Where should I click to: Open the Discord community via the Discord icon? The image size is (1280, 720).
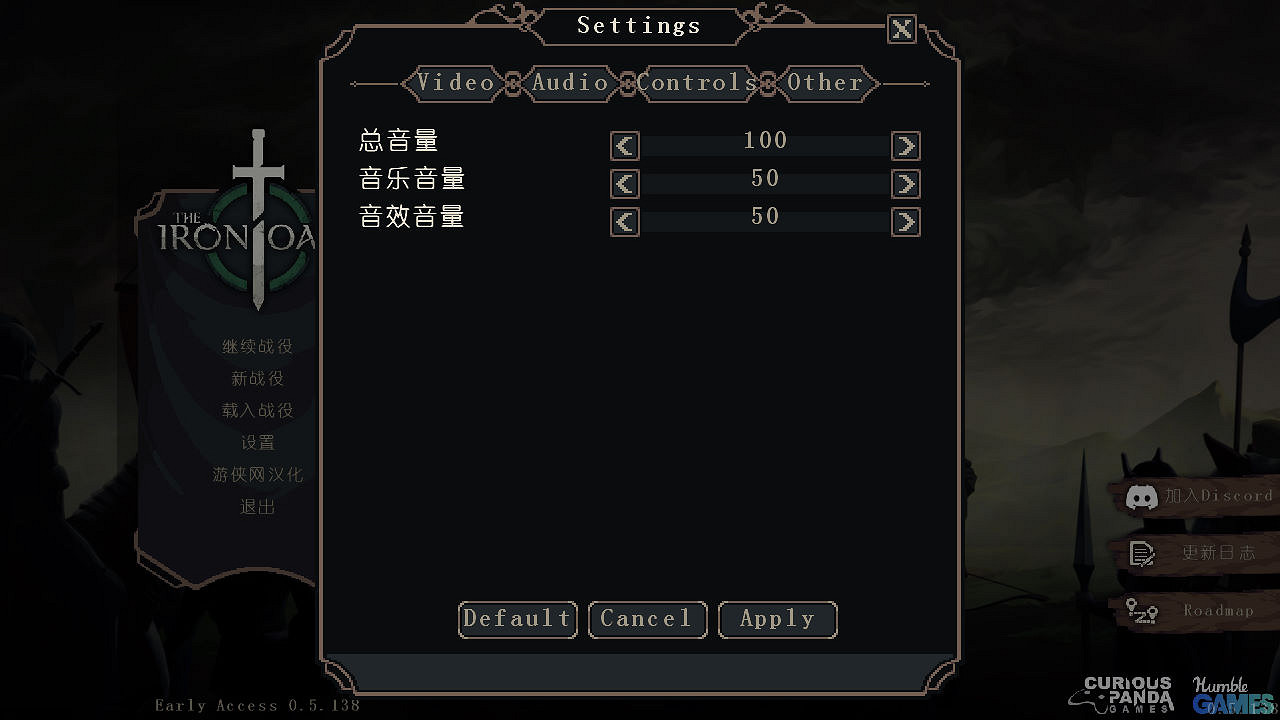click(1142, 496)
